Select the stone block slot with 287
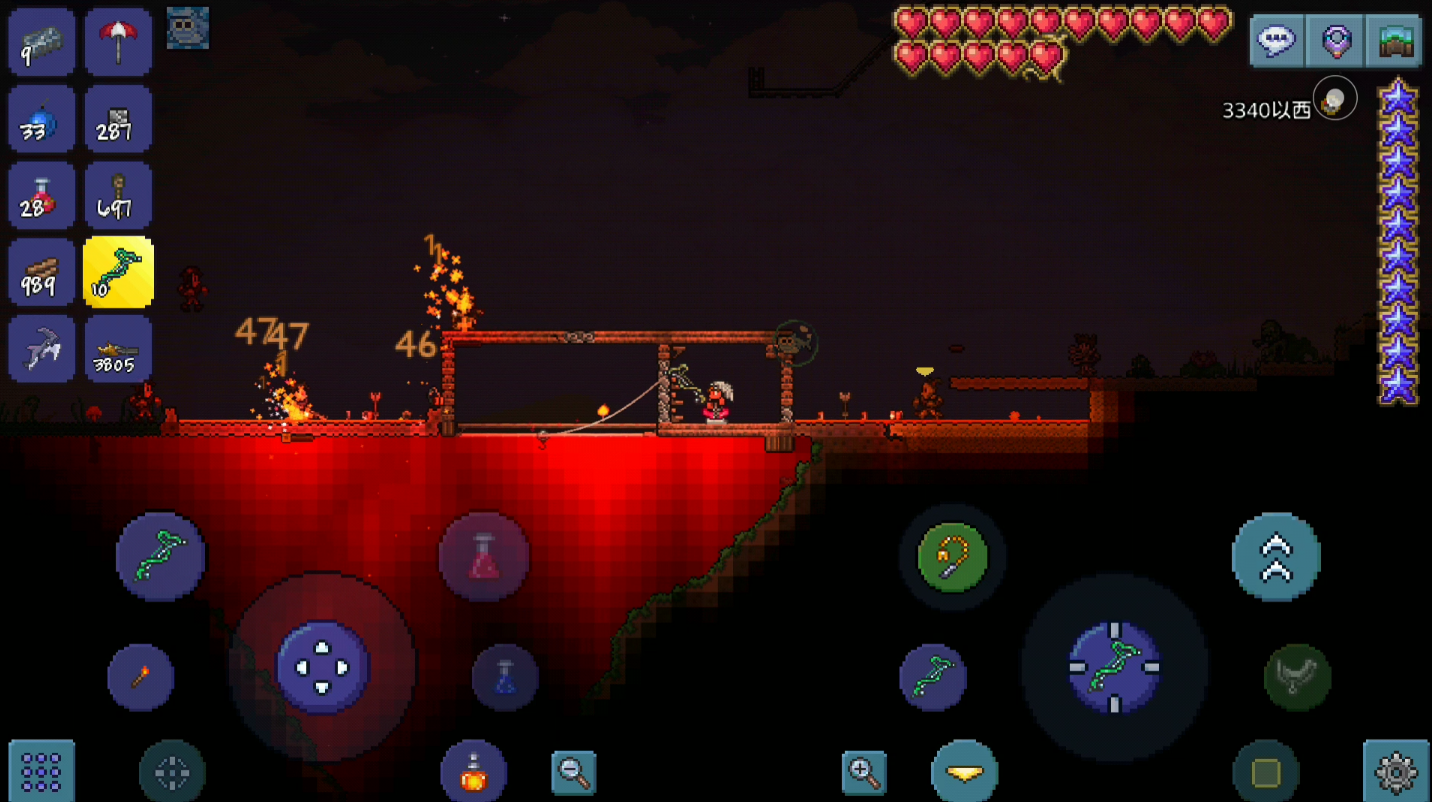The width and height of the screenshot is (1432, 802). click(119, 120)
